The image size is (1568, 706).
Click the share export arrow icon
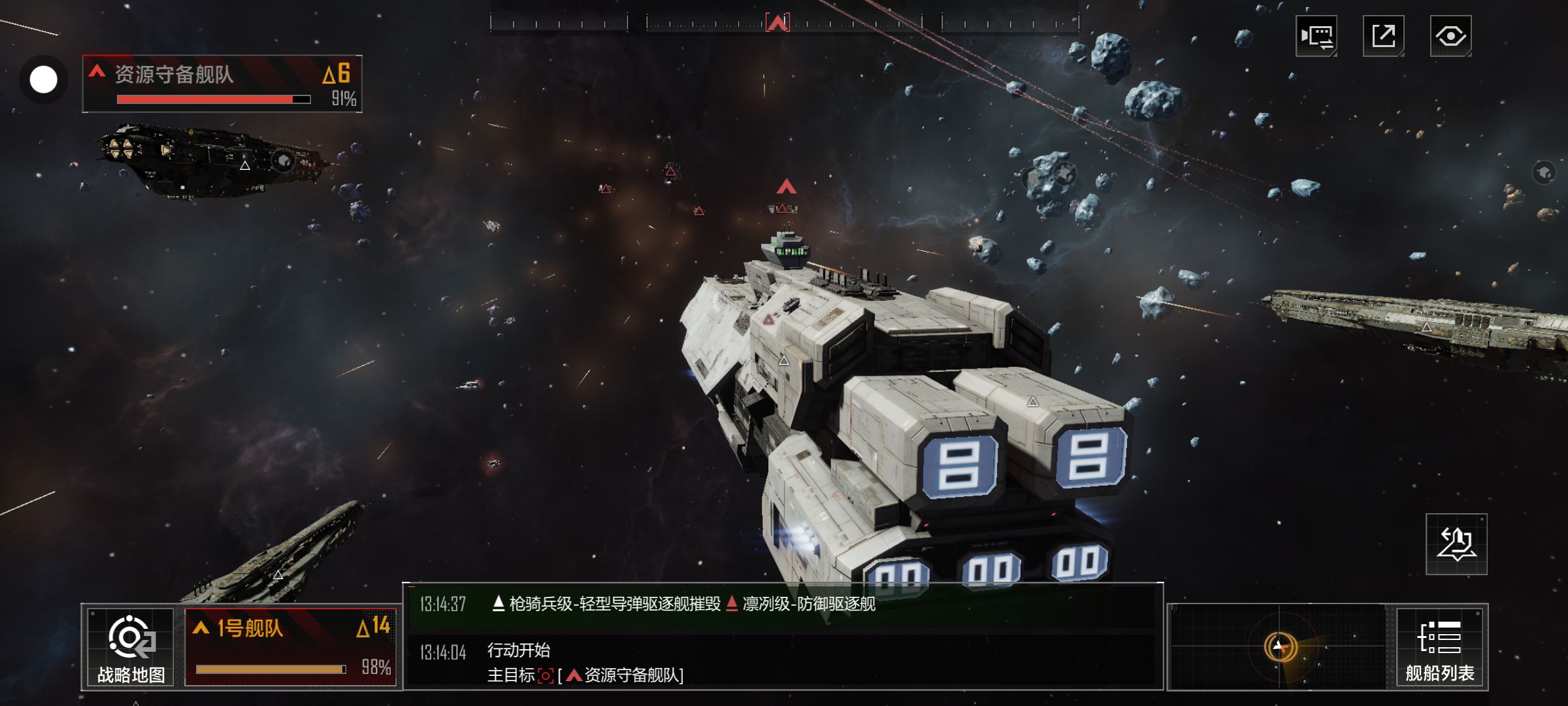click(1383, 36)
